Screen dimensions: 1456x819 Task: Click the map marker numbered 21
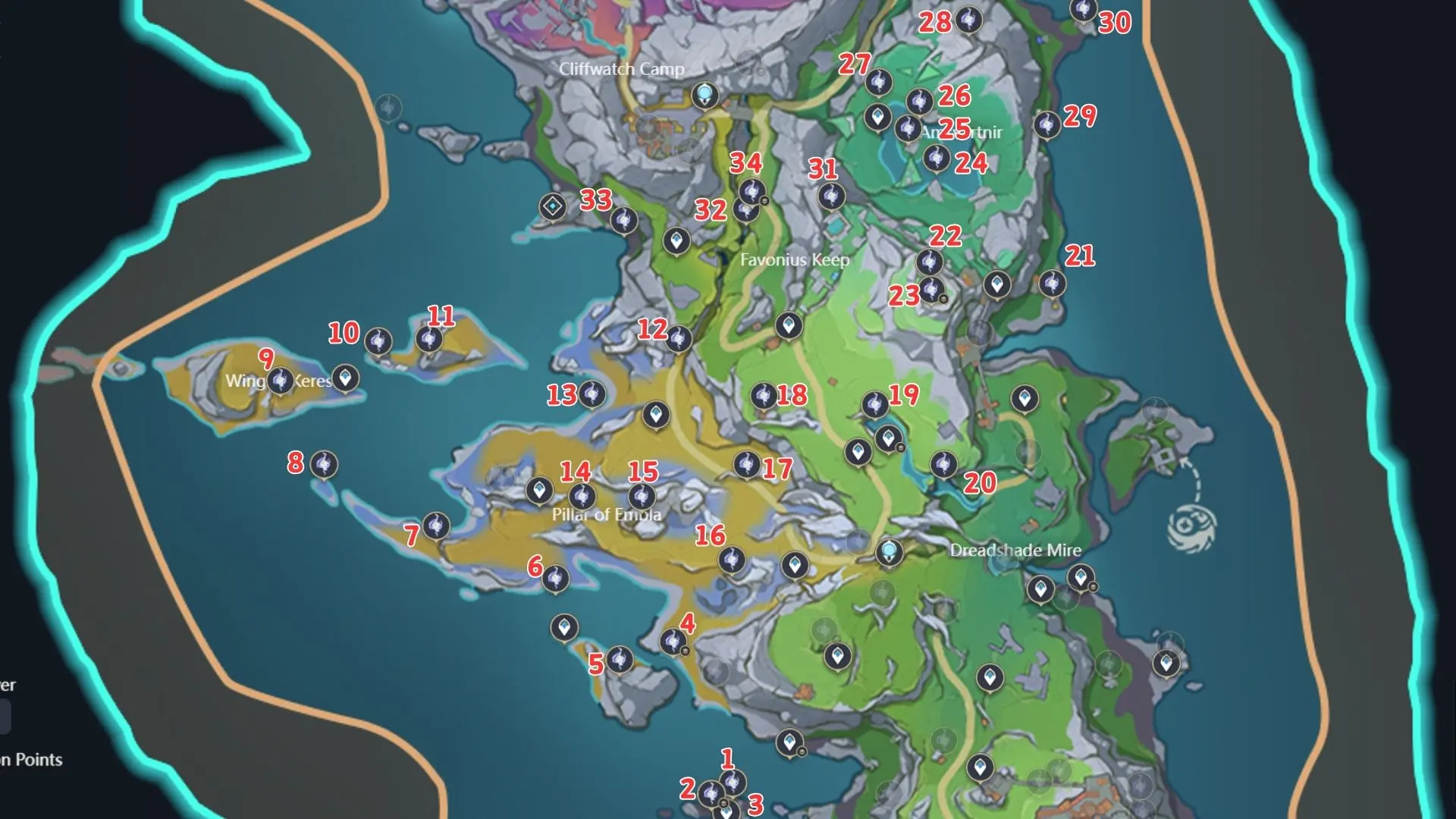[x=1052, y=284]
